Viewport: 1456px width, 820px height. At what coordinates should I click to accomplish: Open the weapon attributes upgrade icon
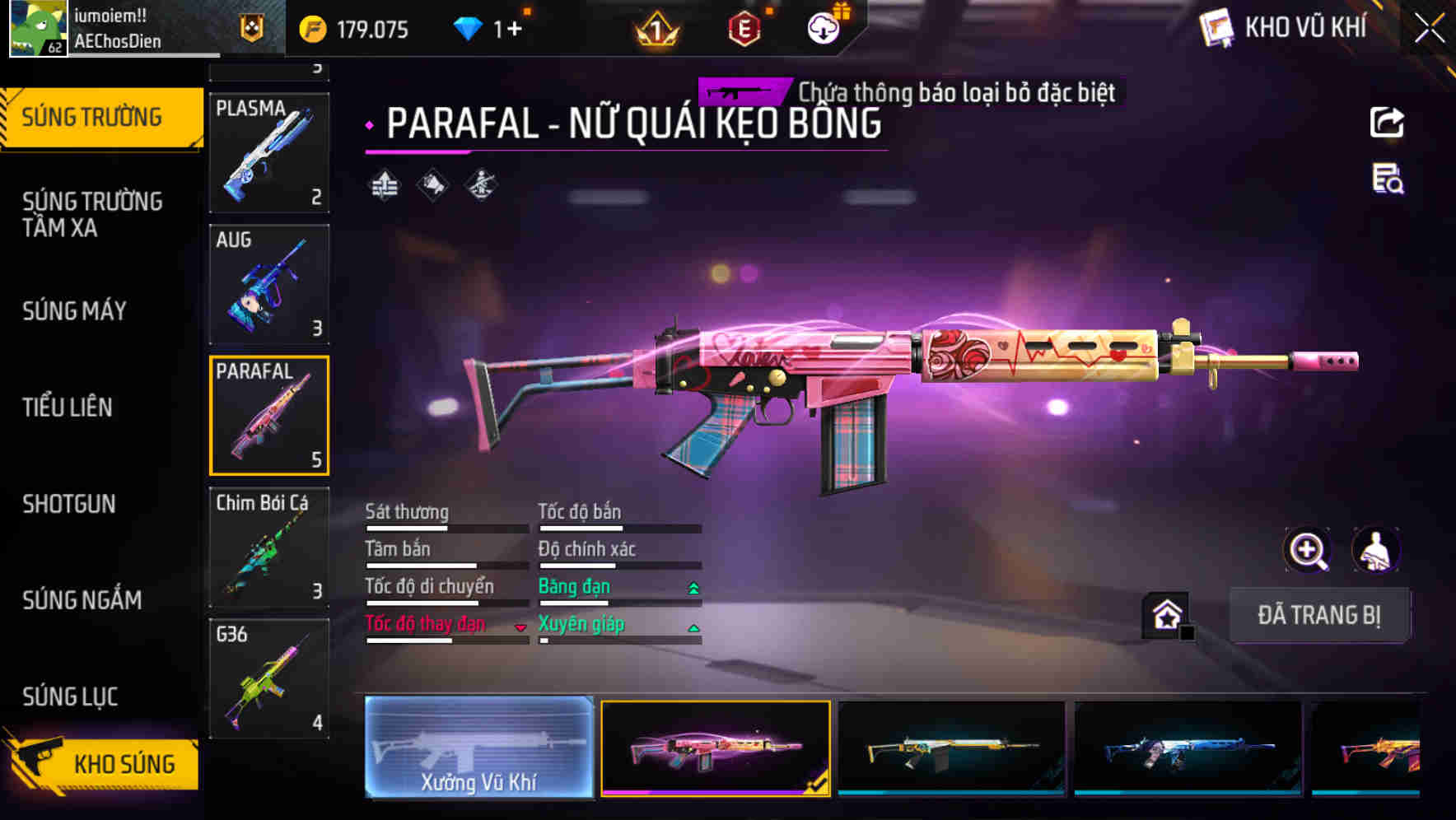click(384, 185)
